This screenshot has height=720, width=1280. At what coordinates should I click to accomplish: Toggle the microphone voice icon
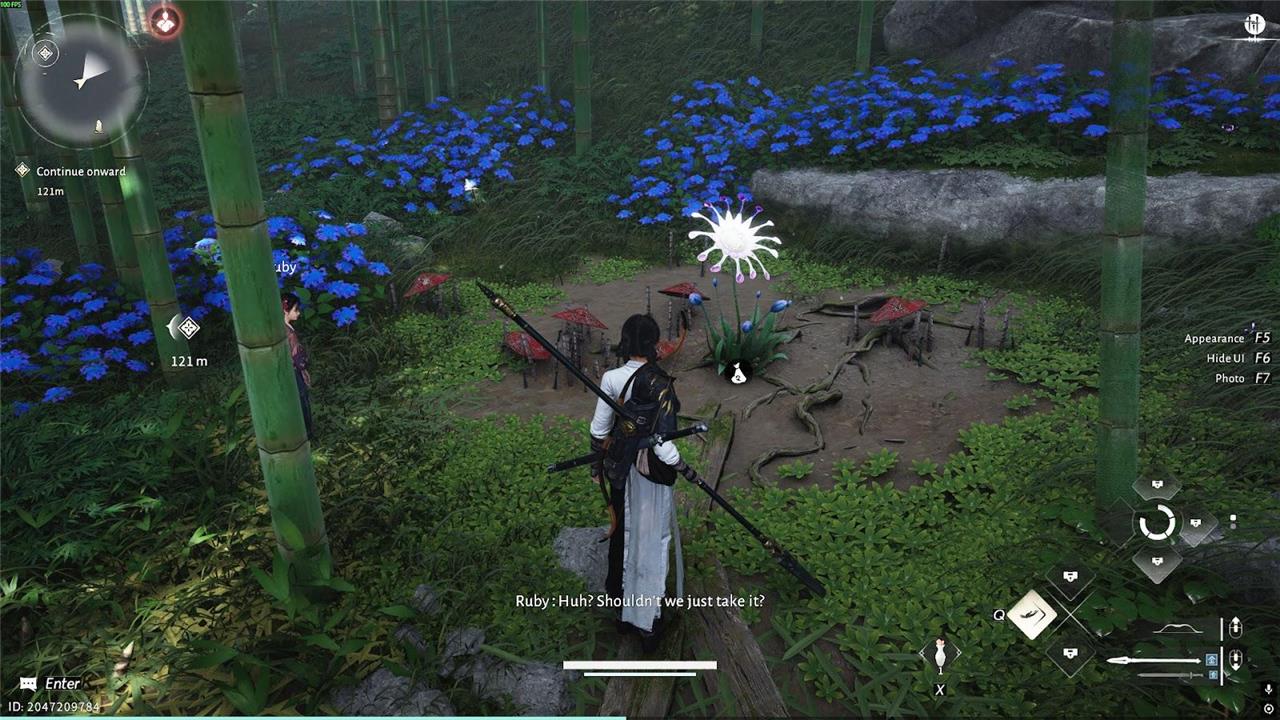(1268, 689)
